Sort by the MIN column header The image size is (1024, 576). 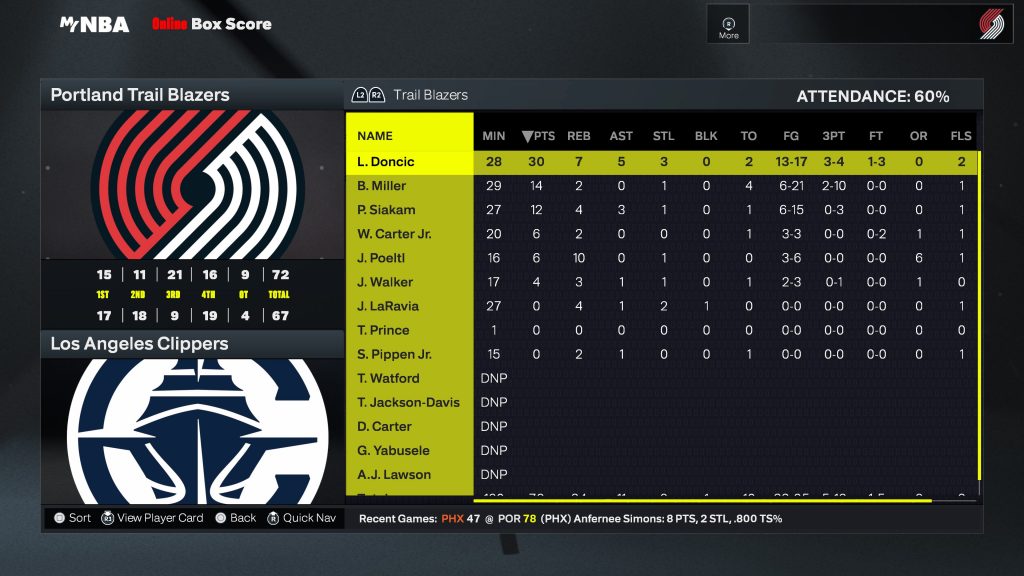click(x=494, y=136)
